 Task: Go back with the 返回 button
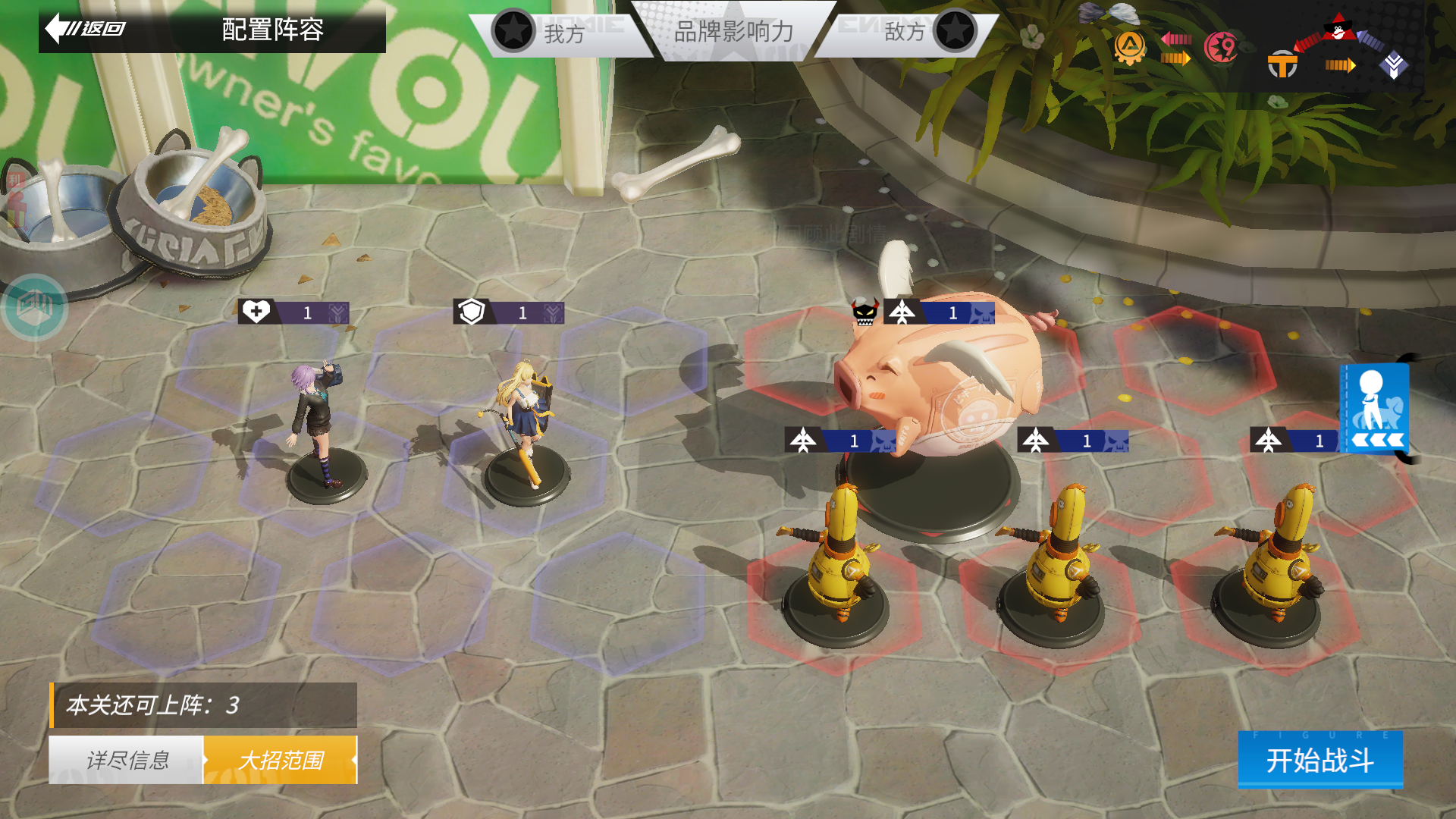pos(87,29)
